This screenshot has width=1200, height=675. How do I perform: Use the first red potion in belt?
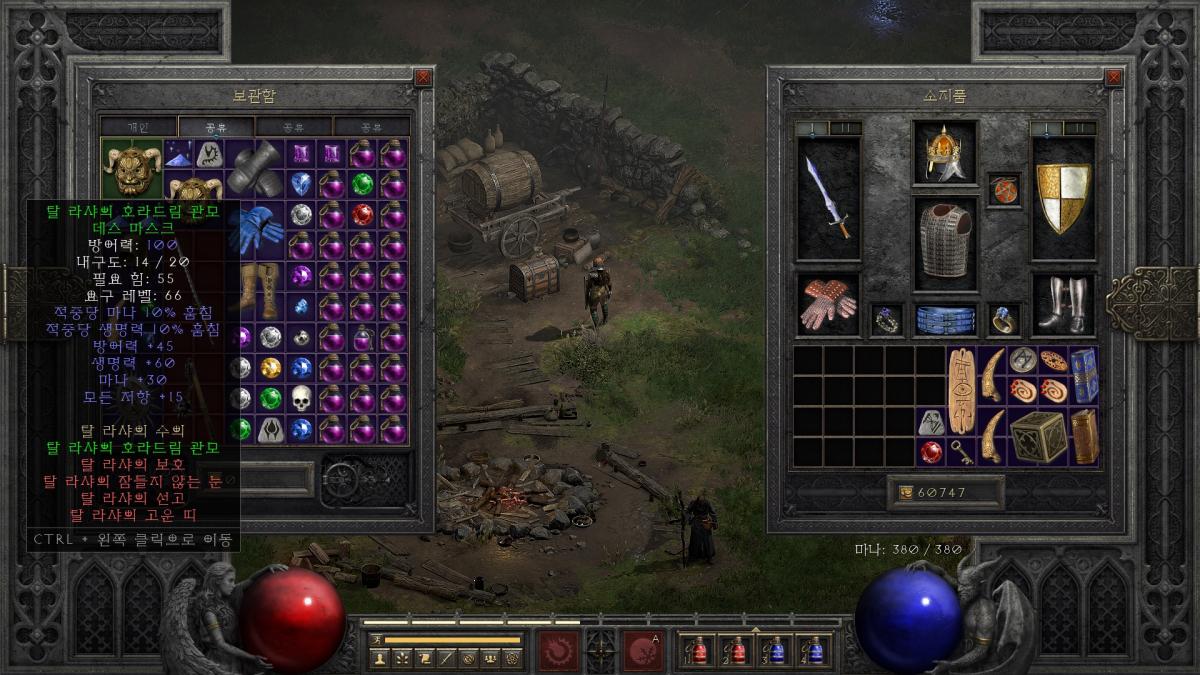click(x=698, y=650)
